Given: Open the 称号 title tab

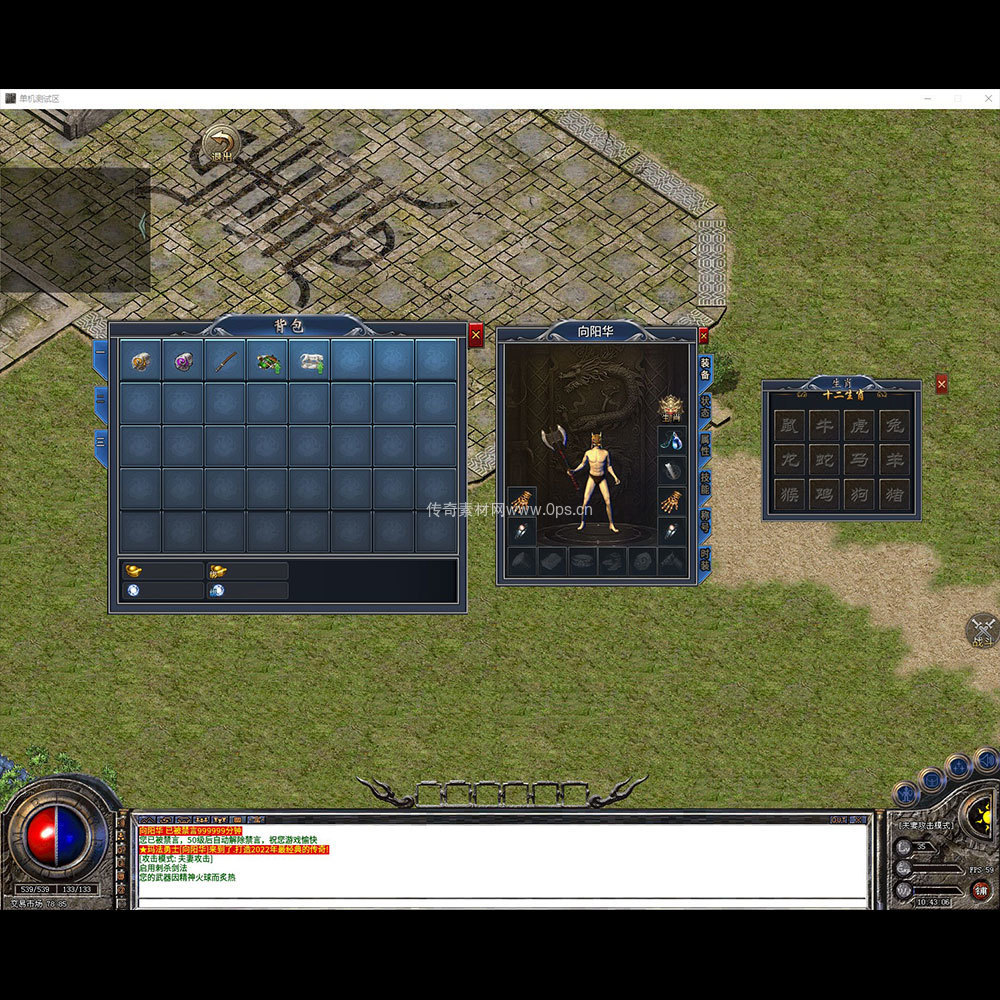Looking at the screenshot, I should click(x=704, y=521).
